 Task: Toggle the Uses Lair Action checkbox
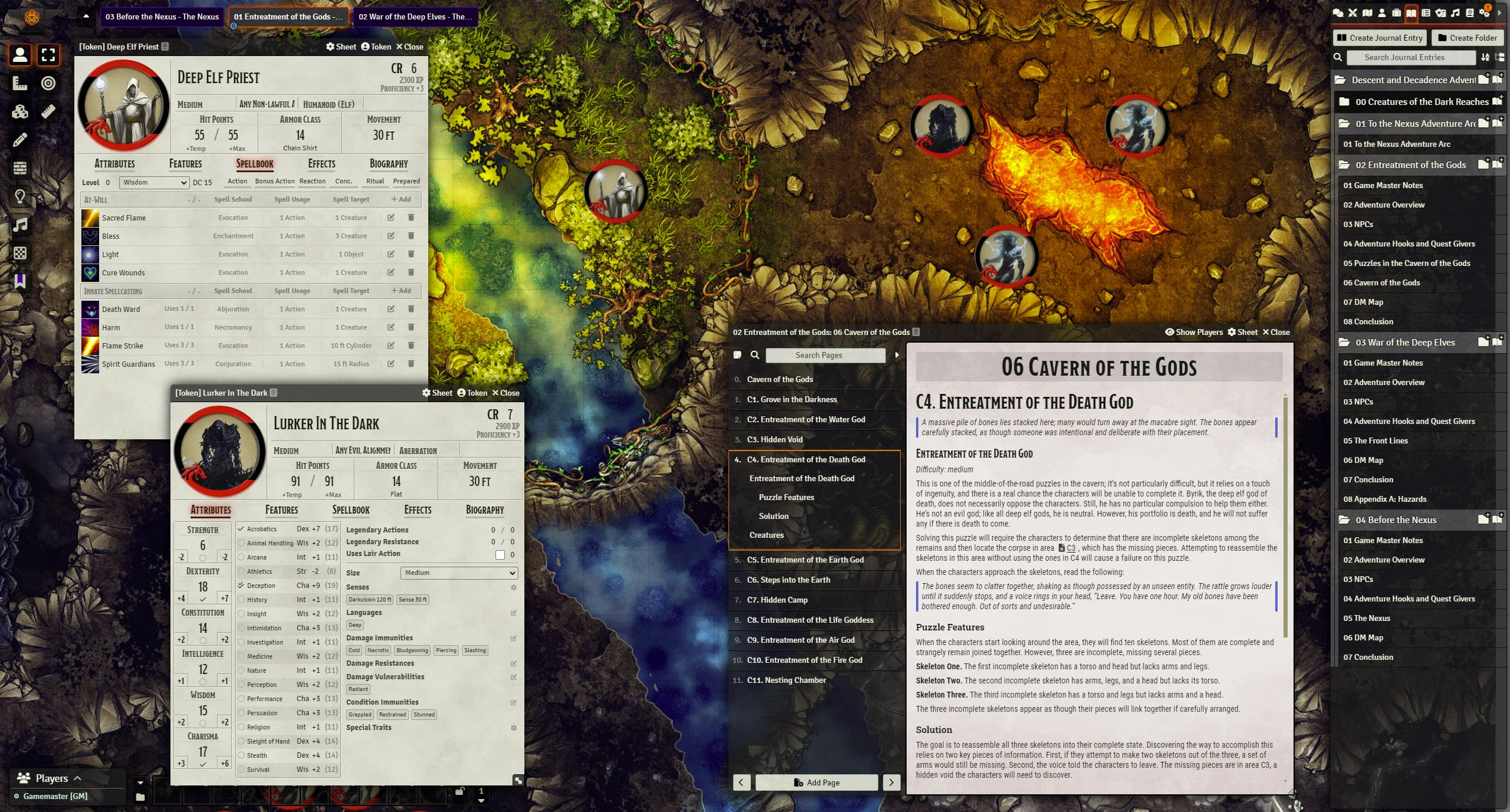[x=500, y=555]
